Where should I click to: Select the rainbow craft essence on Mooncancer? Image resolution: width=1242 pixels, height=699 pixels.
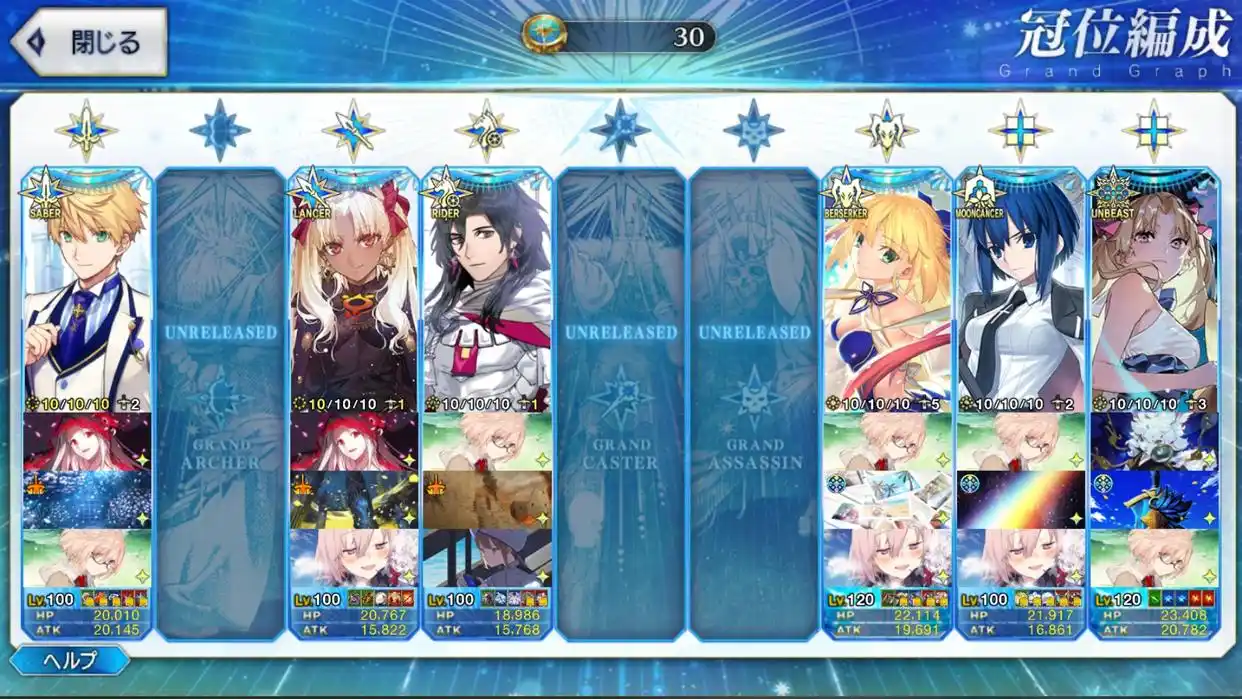click(x=1020, y=500)
